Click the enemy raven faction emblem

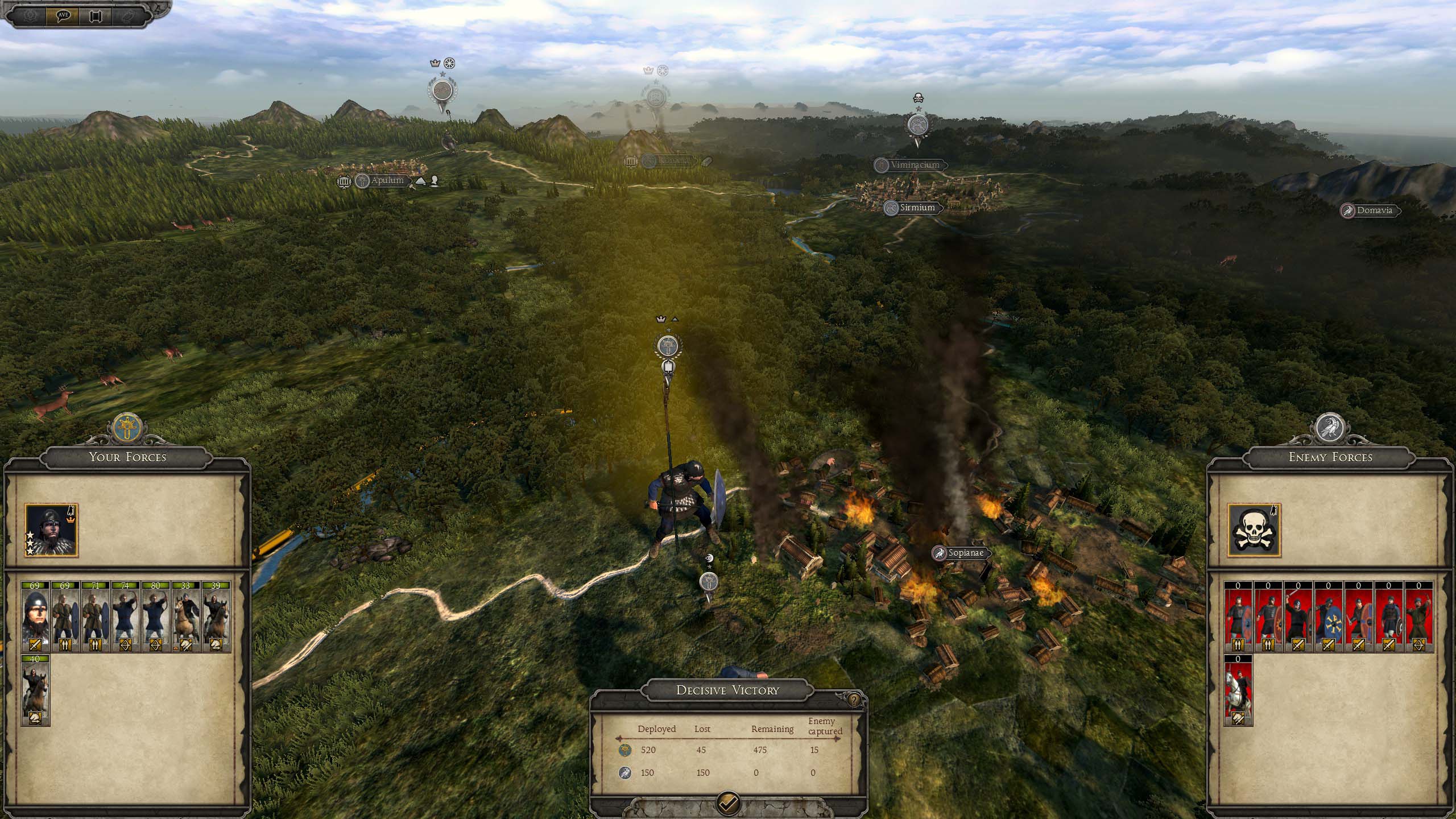click(1330, 427)
